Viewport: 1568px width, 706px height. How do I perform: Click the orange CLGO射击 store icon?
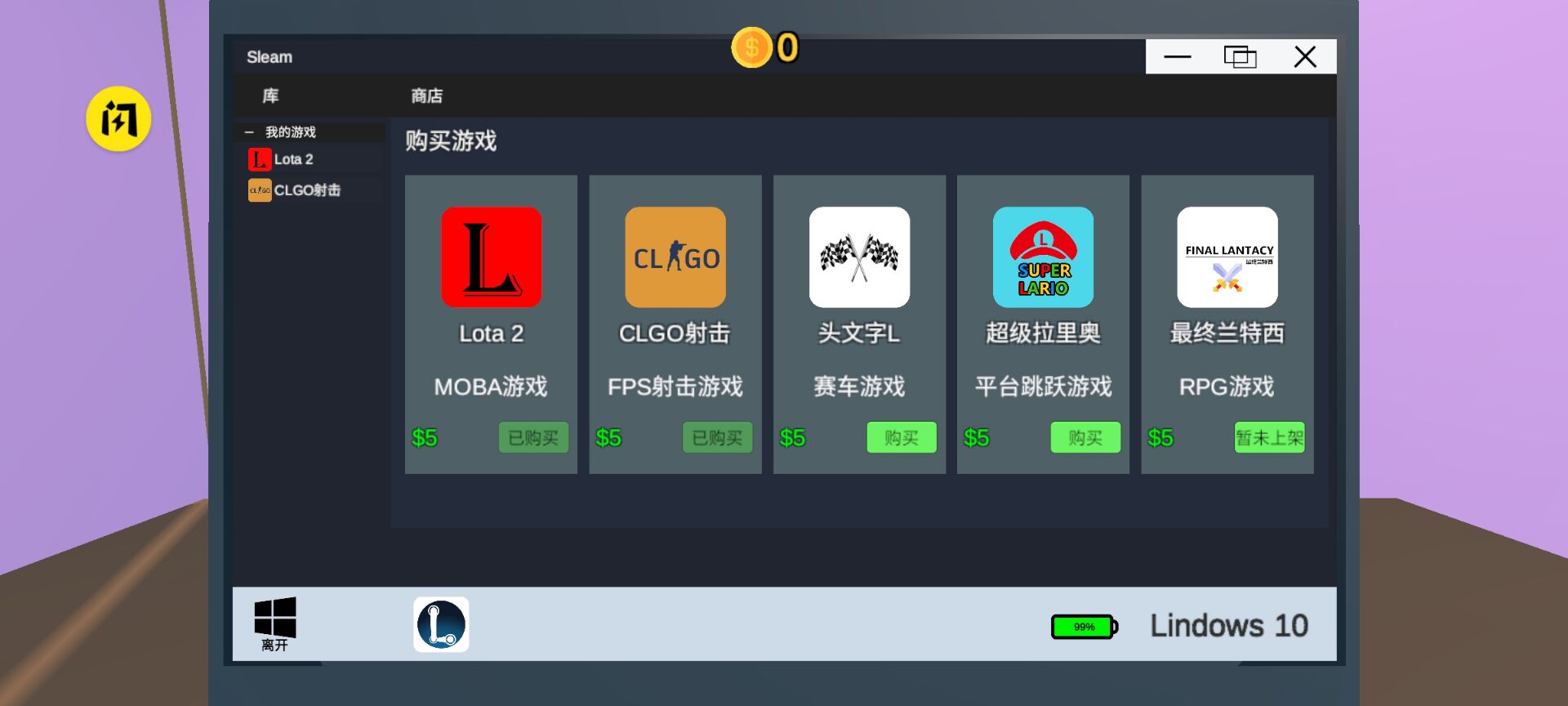tap(675, 257)
